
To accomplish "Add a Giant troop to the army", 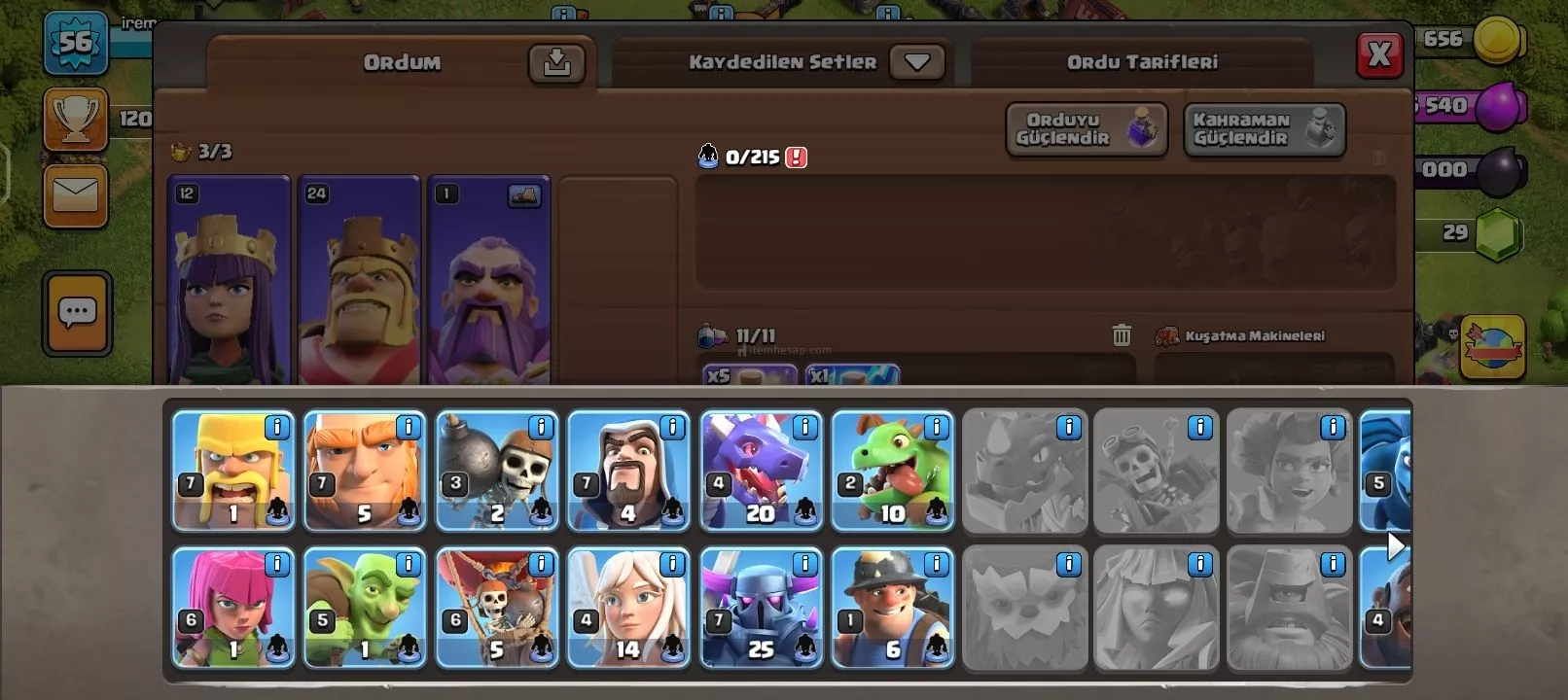I will [365, 472].
